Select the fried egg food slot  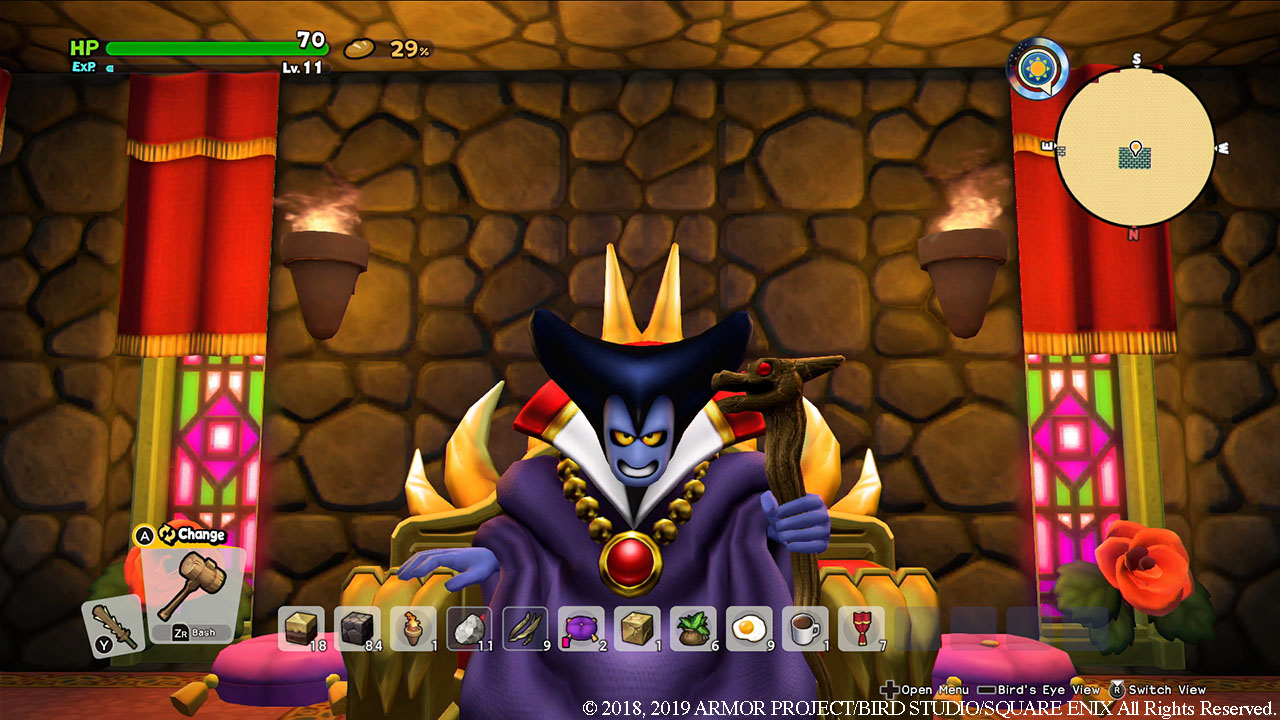tap(749, 628)
